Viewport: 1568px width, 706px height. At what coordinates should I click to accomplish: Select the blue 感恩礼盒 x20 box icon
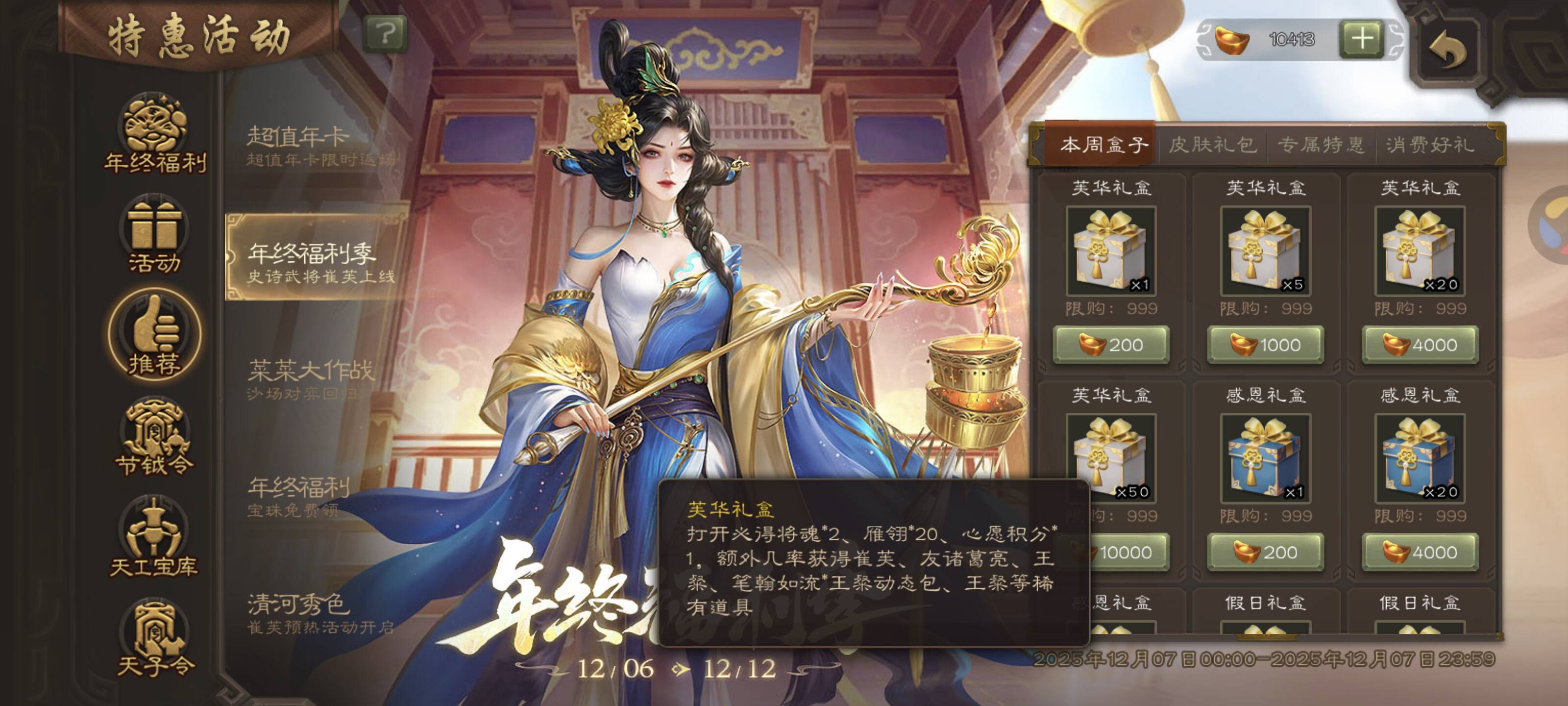tap(1420, 458)
